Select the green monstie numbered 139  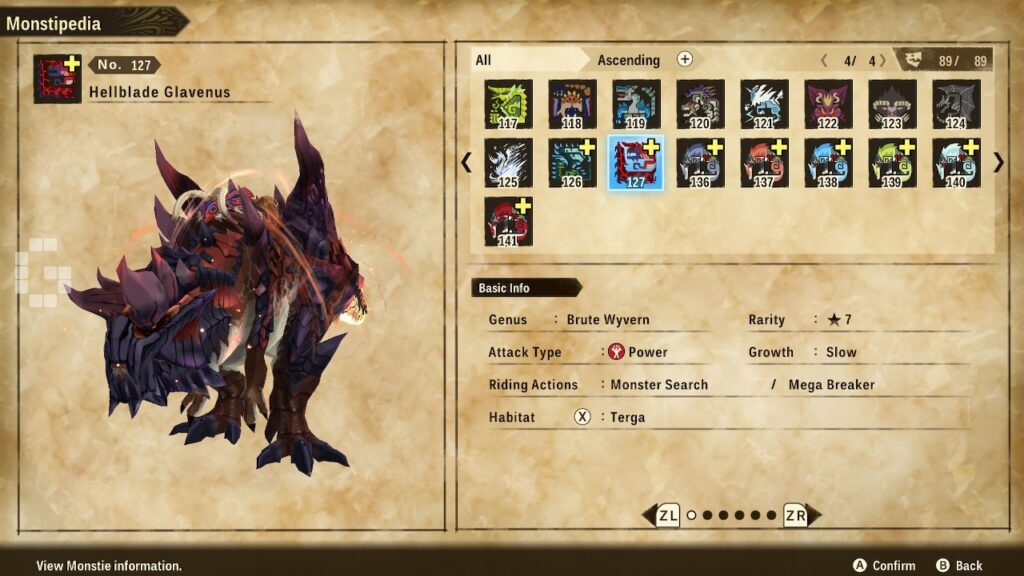(x=893, y=163)
